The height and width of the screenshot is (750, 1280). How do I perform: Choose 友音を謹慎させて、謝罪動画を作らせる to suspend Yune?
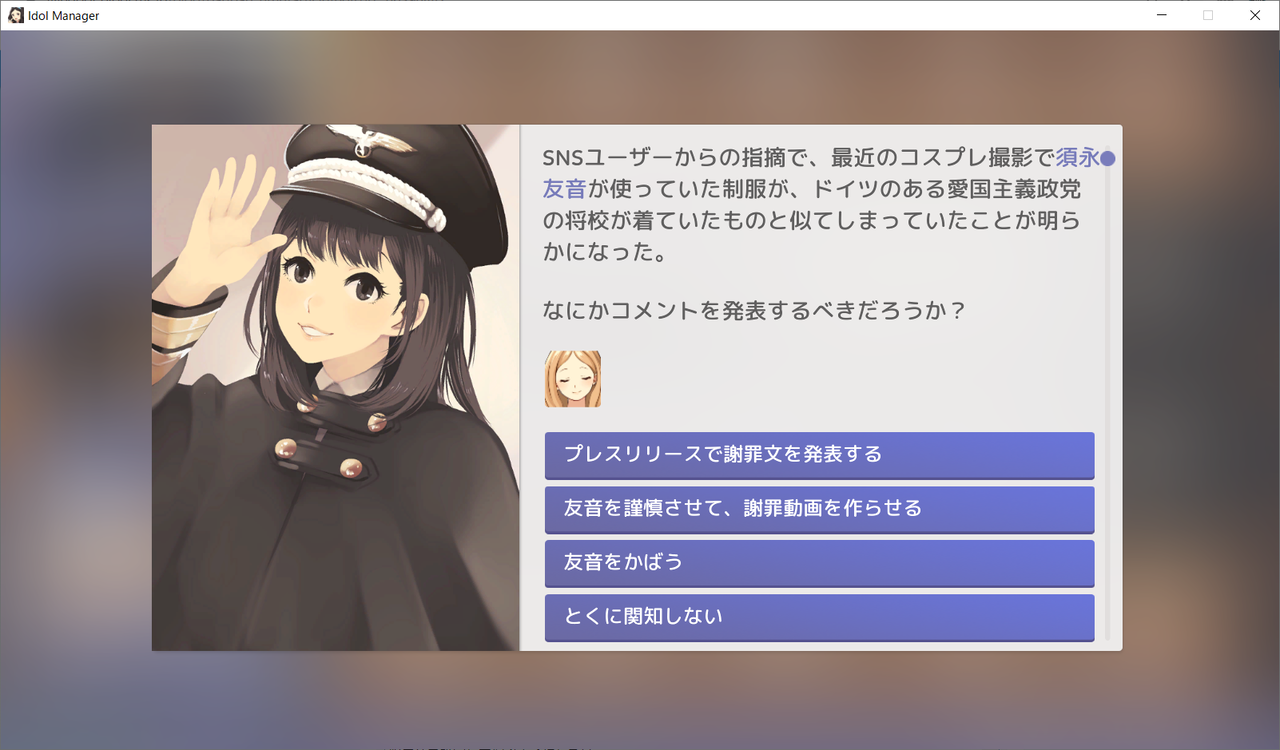[x=818, y=509]
